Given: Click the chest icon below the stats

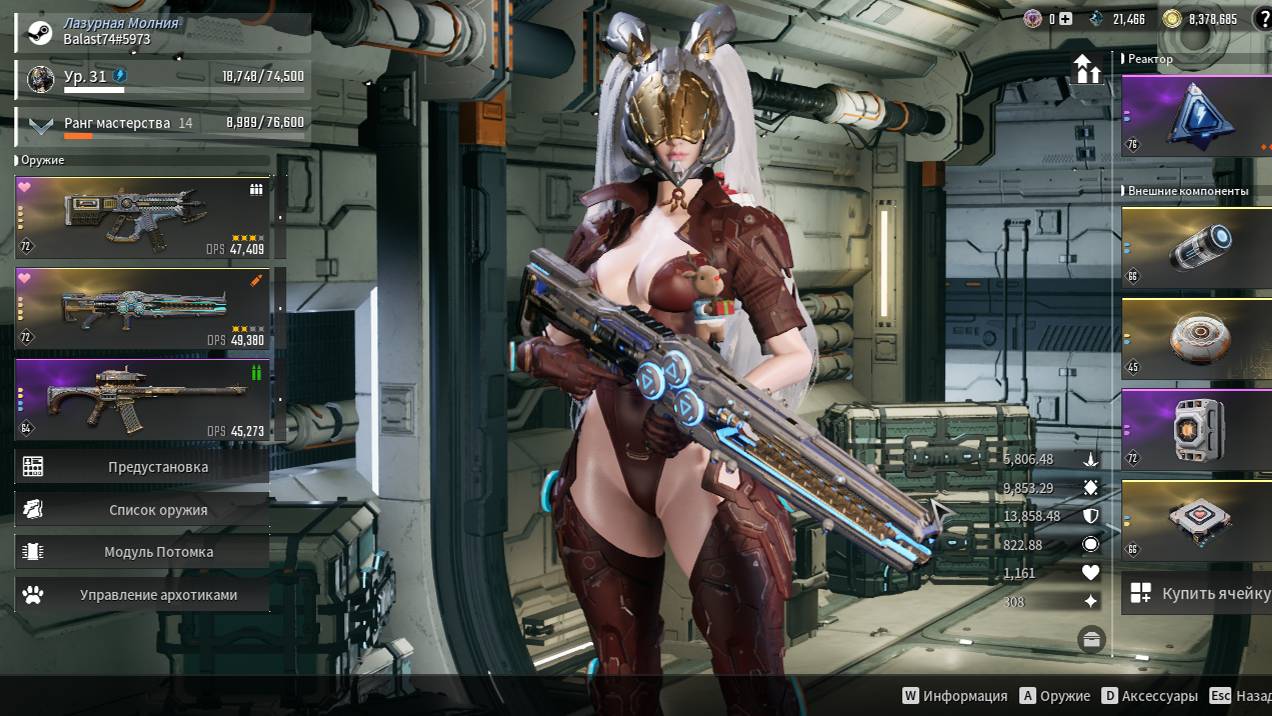Looking at the screenshot, I should point(1091,640).
